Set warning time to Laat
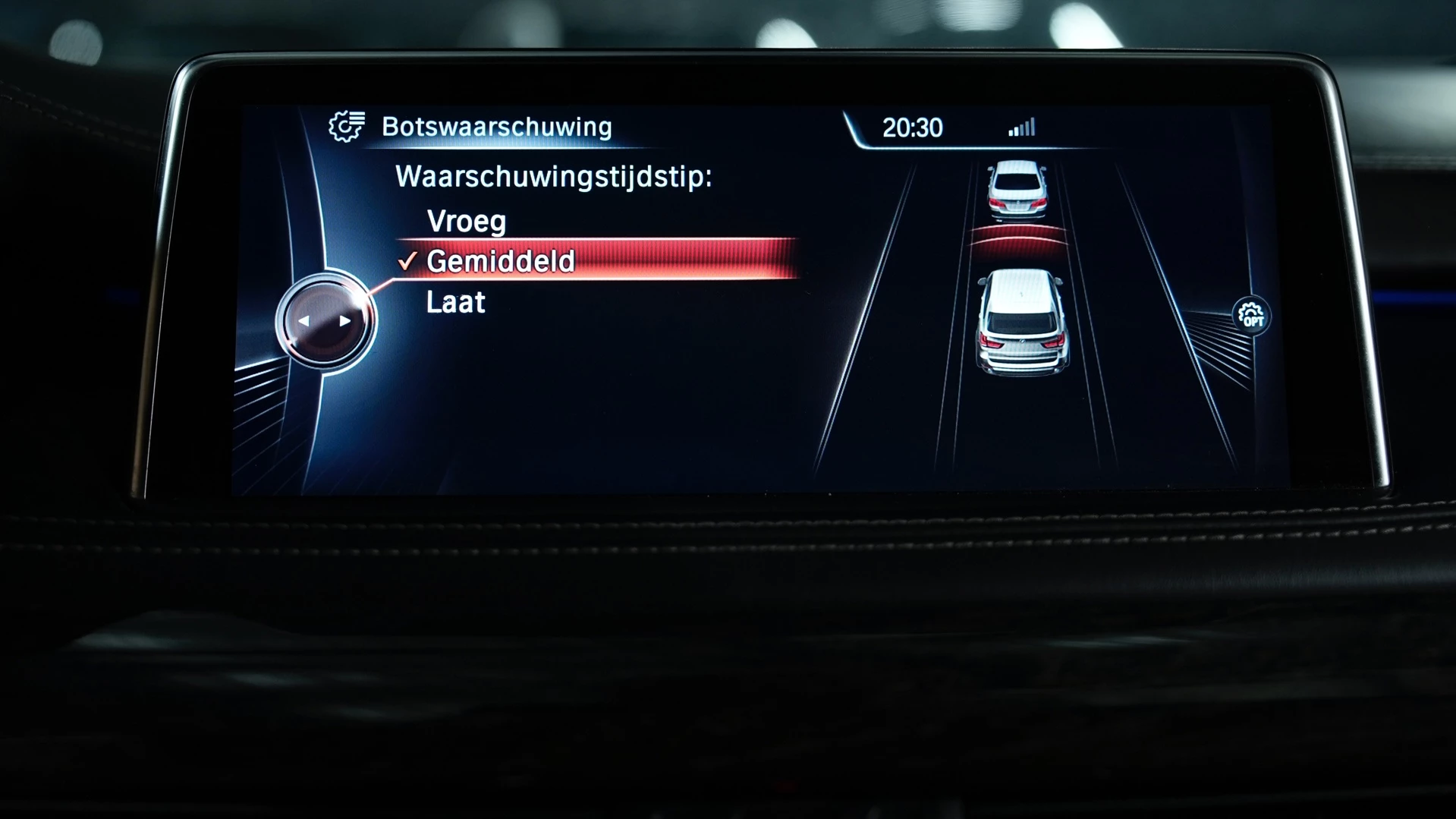Screen dimensions: 1456x819 coord(455,302)
